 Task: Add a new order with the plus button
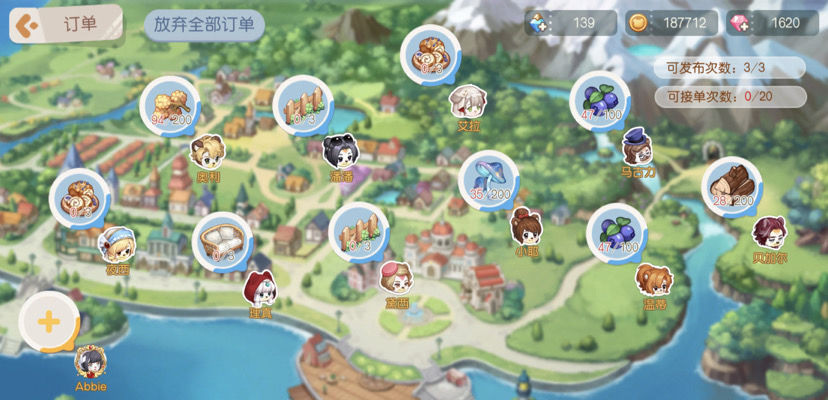point(48,322)
